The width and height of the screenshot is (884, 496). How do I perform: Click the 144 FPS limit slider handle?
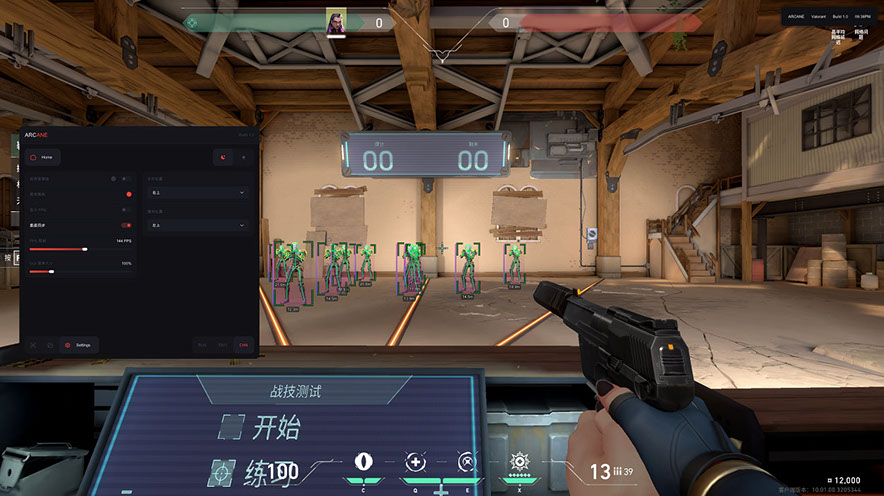click(x=85, y=248)
